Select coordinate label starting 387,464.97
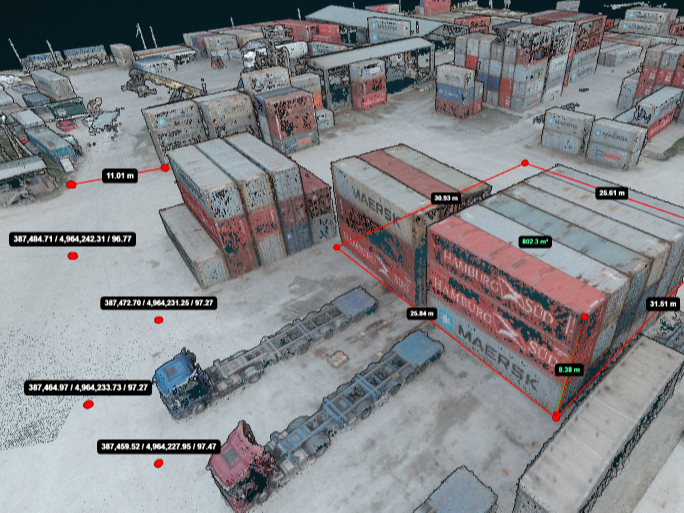 click(x=88, y=387)
